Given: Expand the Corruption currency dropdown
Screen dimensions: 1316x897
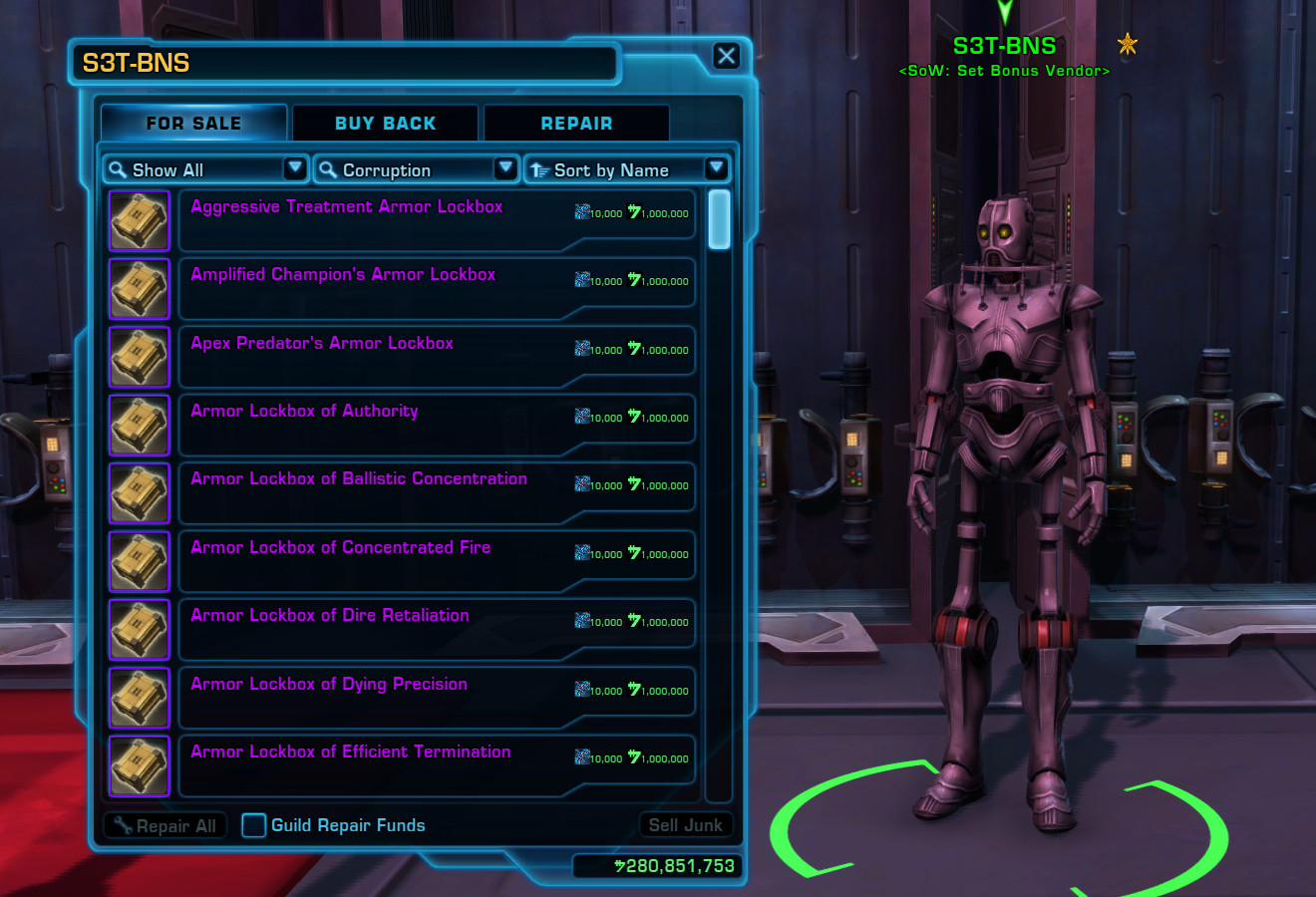Looking at the screenshot, I should [416, 169].
